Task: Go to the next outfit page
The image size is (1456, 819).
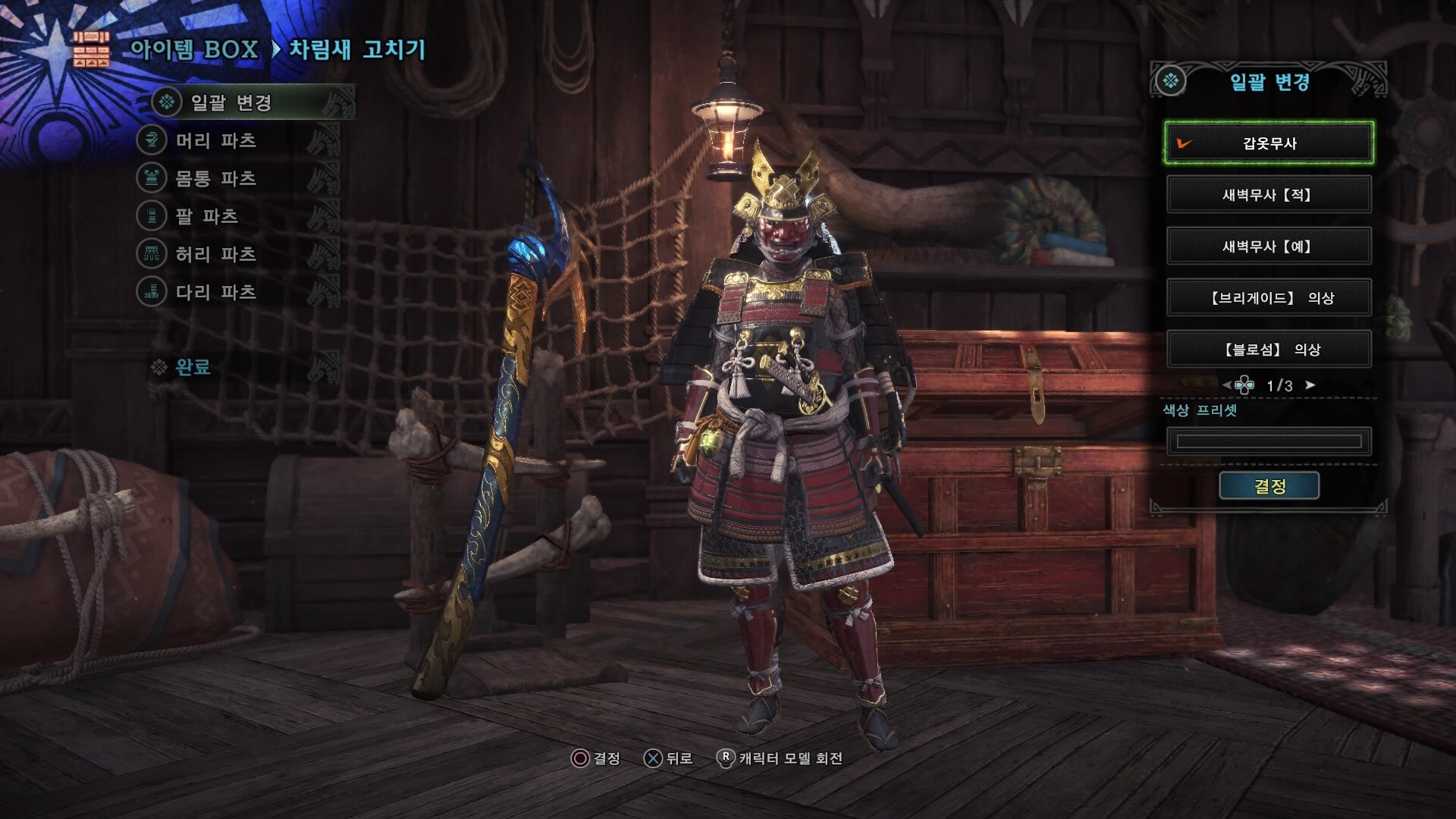Action: [1310, 385]
